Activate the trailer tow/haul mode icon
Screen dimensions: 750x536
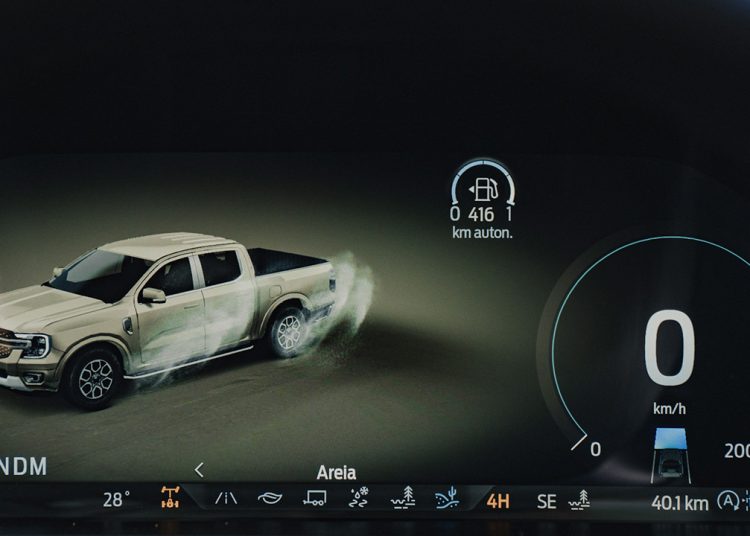tap(314, 498)
